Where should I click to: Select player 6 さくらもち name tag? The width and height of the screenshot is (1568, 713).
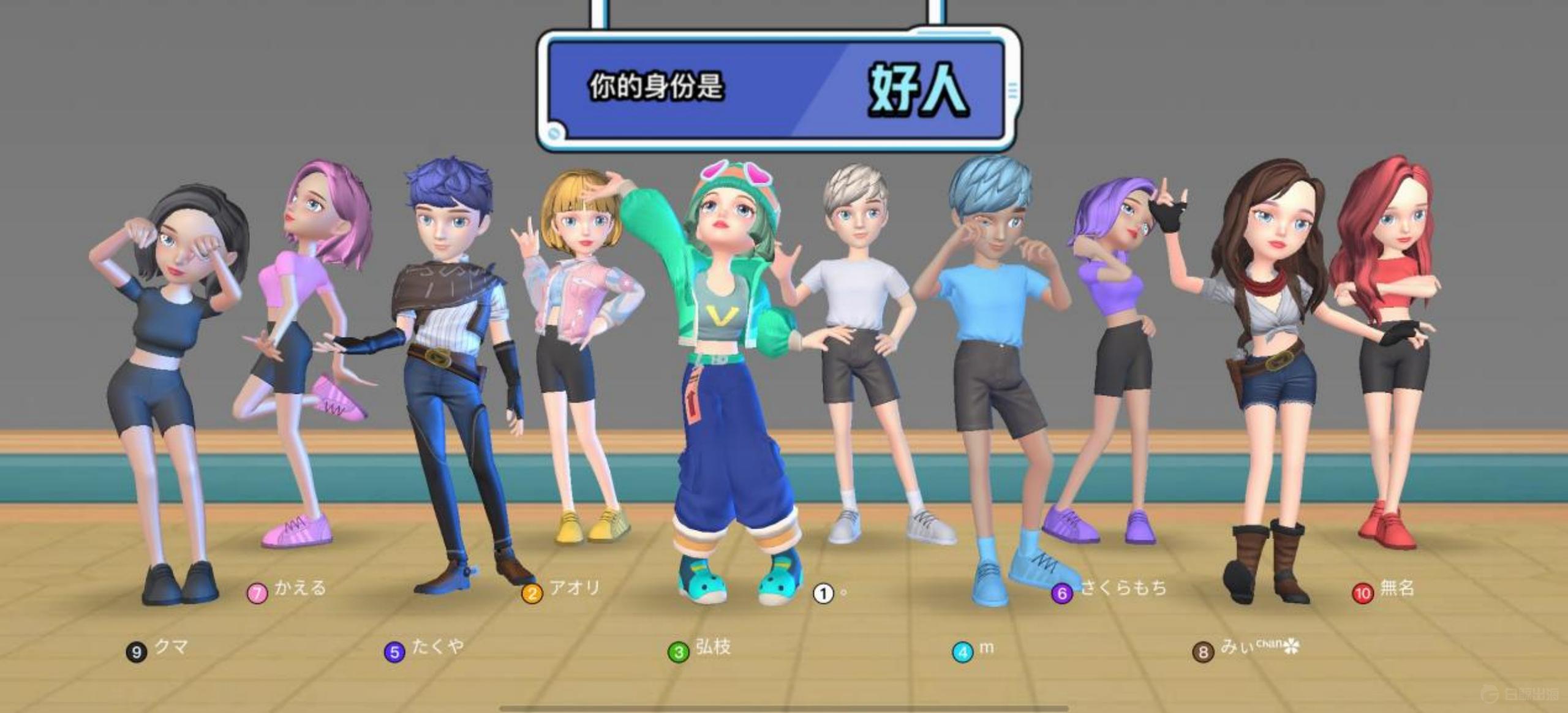coord(1109,590)
